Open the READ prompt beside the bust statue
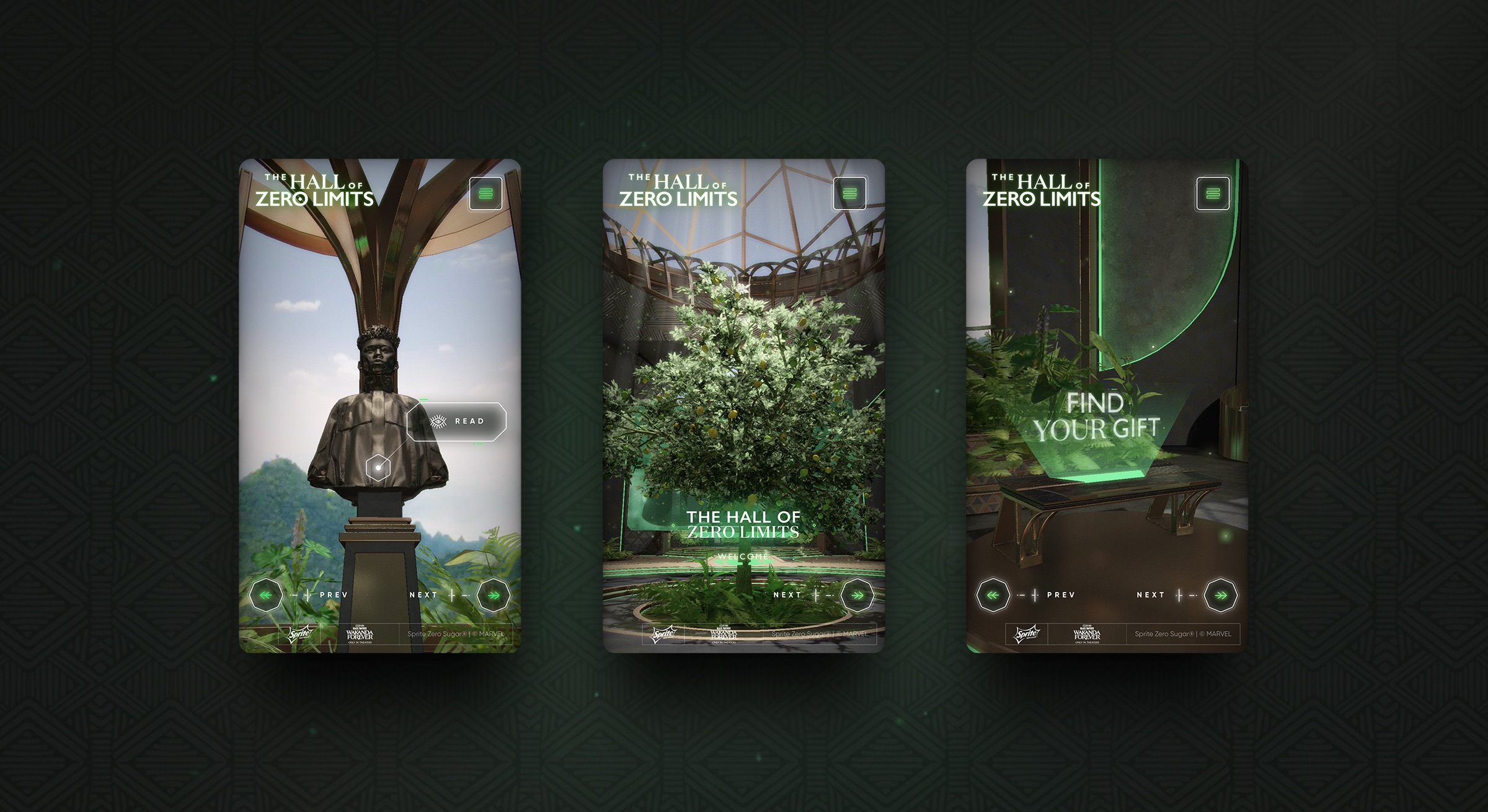1488x812 pixels. click(457, 421)
